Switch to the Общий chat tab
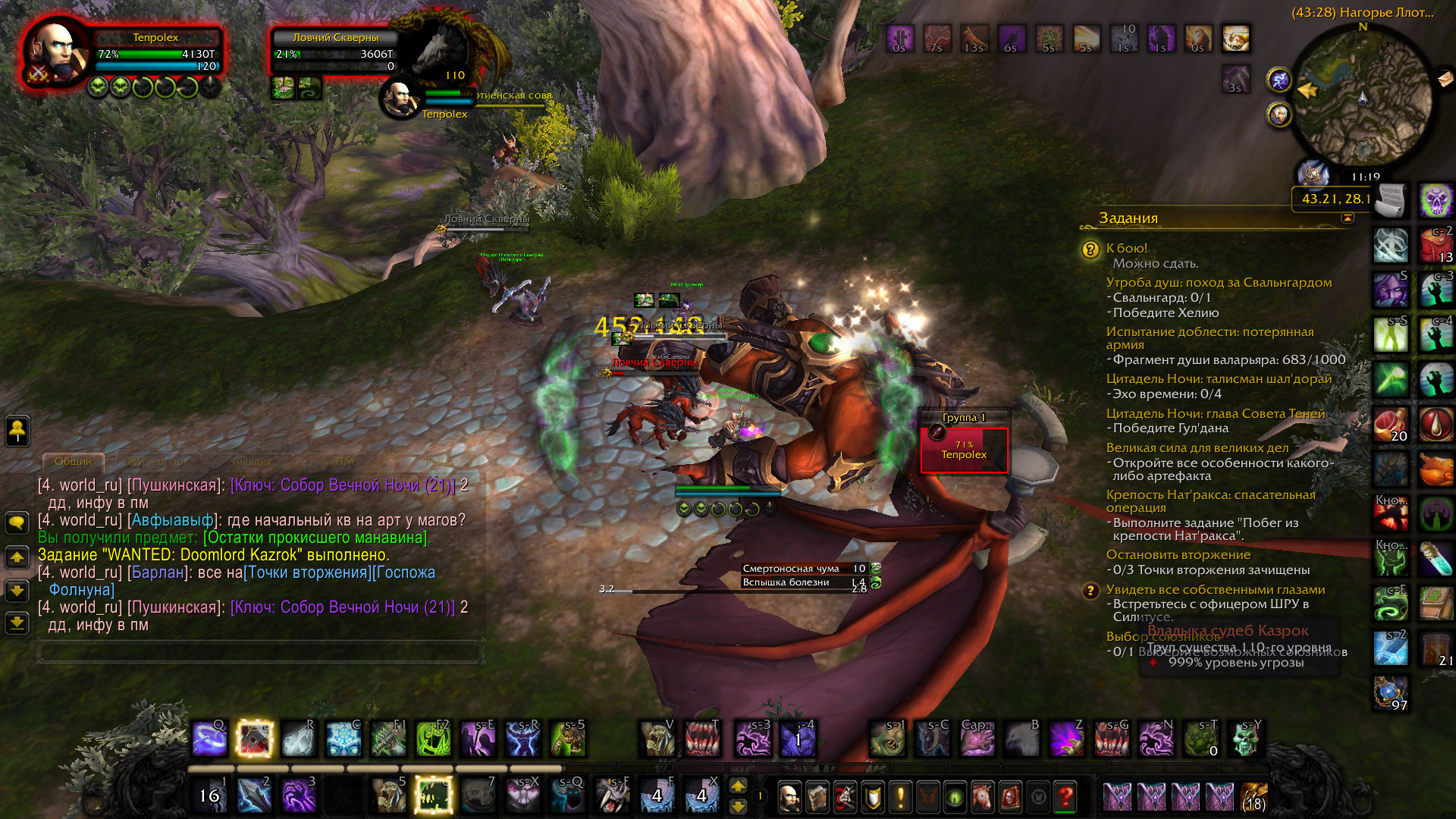1456x819 pixels. pyautogui.click(x=73, y=461)
